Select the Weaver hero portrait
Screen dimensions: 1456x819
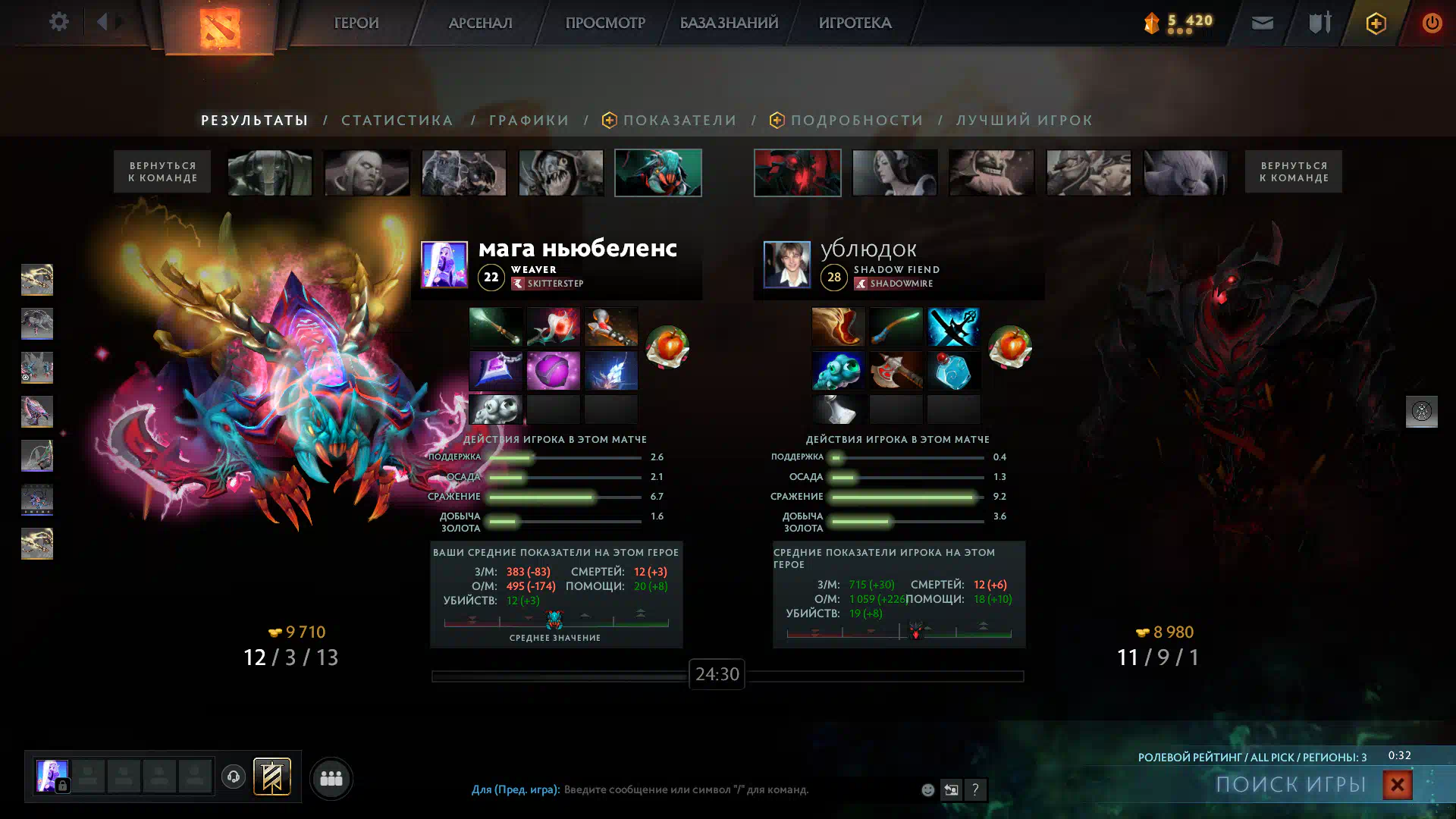tap(657, 173)
